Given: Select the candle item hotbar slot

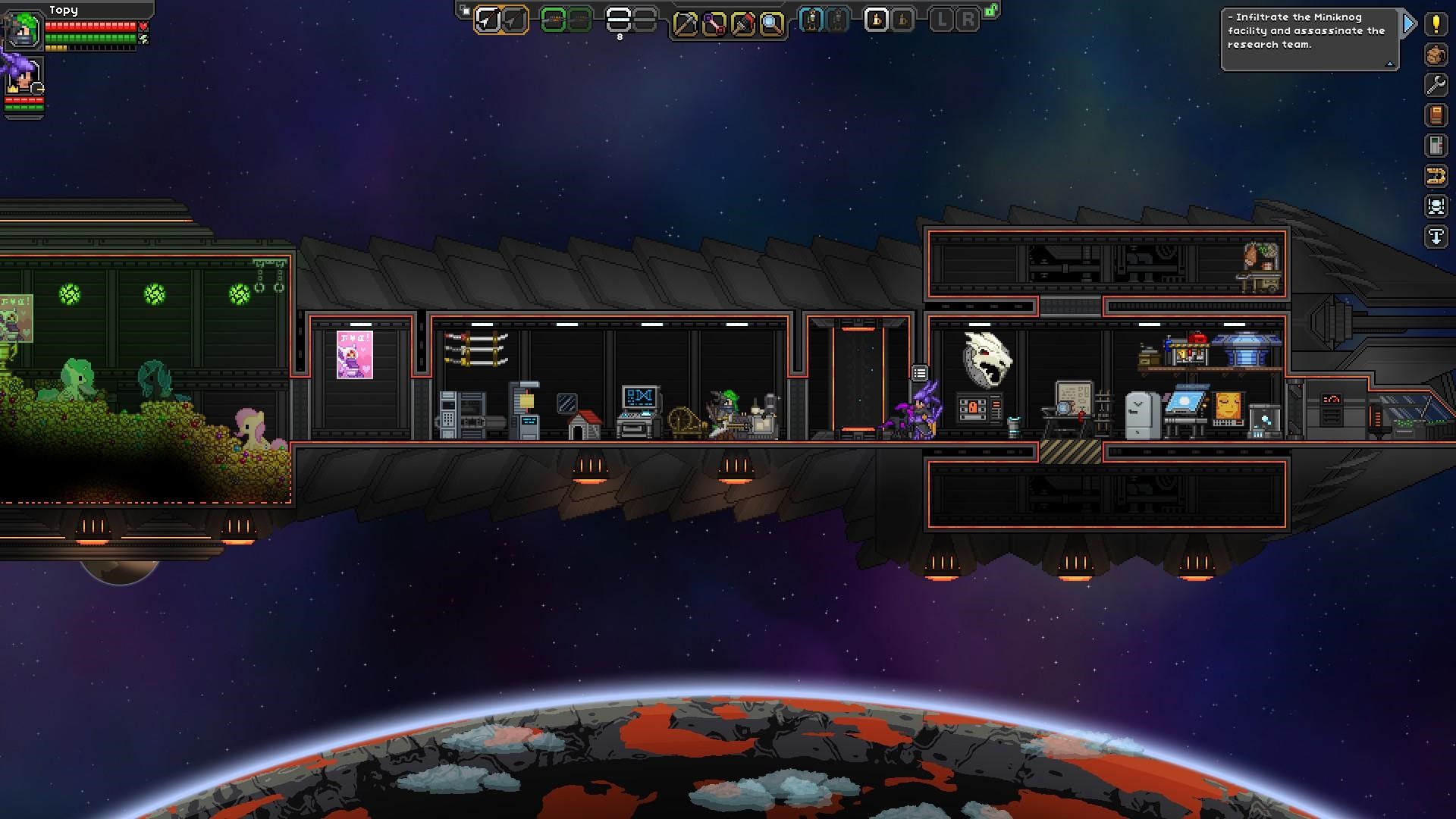Looking at the screenshot, I should click(x=876, y=20).
